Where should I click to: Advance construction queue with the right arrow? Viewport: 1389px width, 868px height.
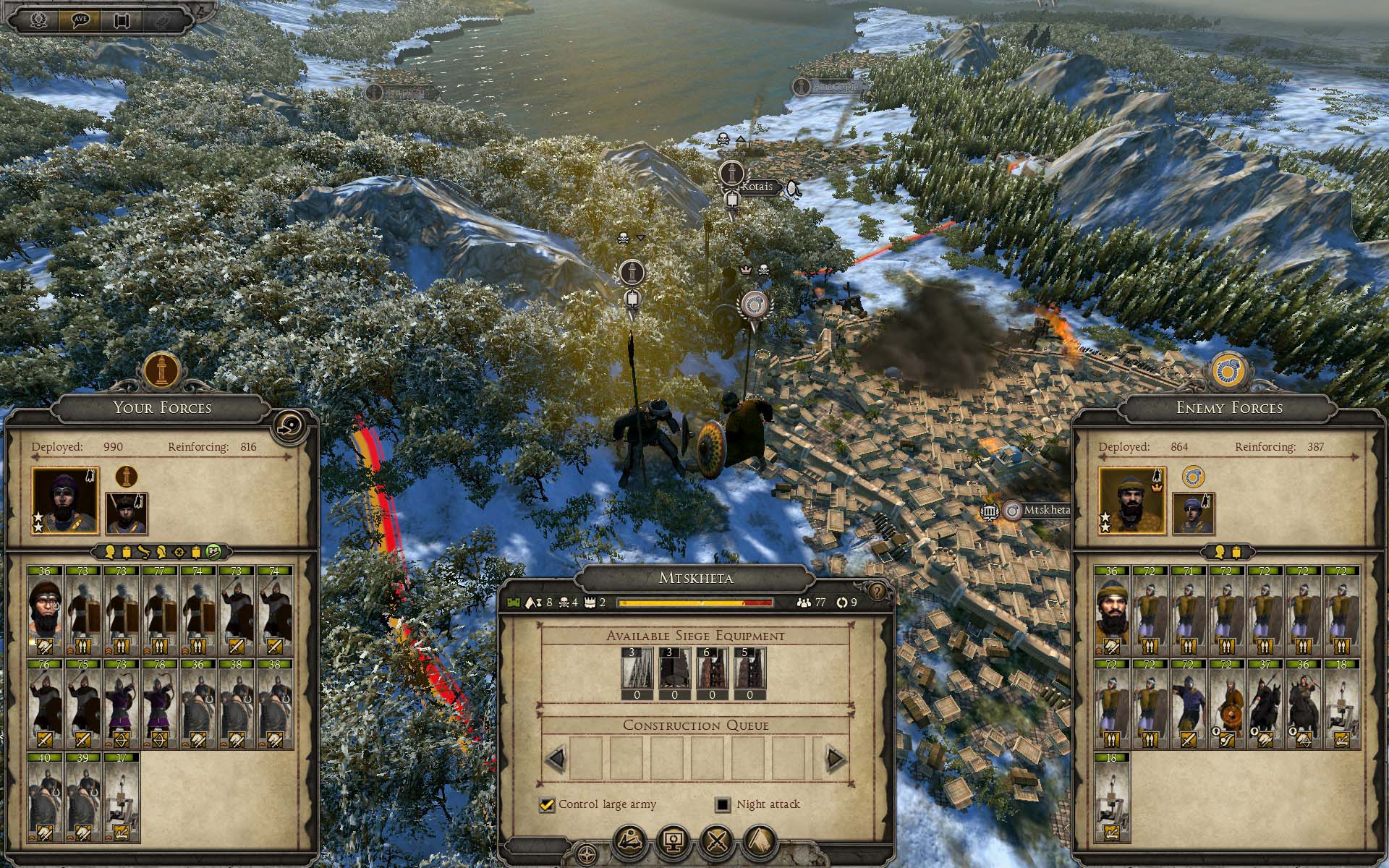[836, 759]
